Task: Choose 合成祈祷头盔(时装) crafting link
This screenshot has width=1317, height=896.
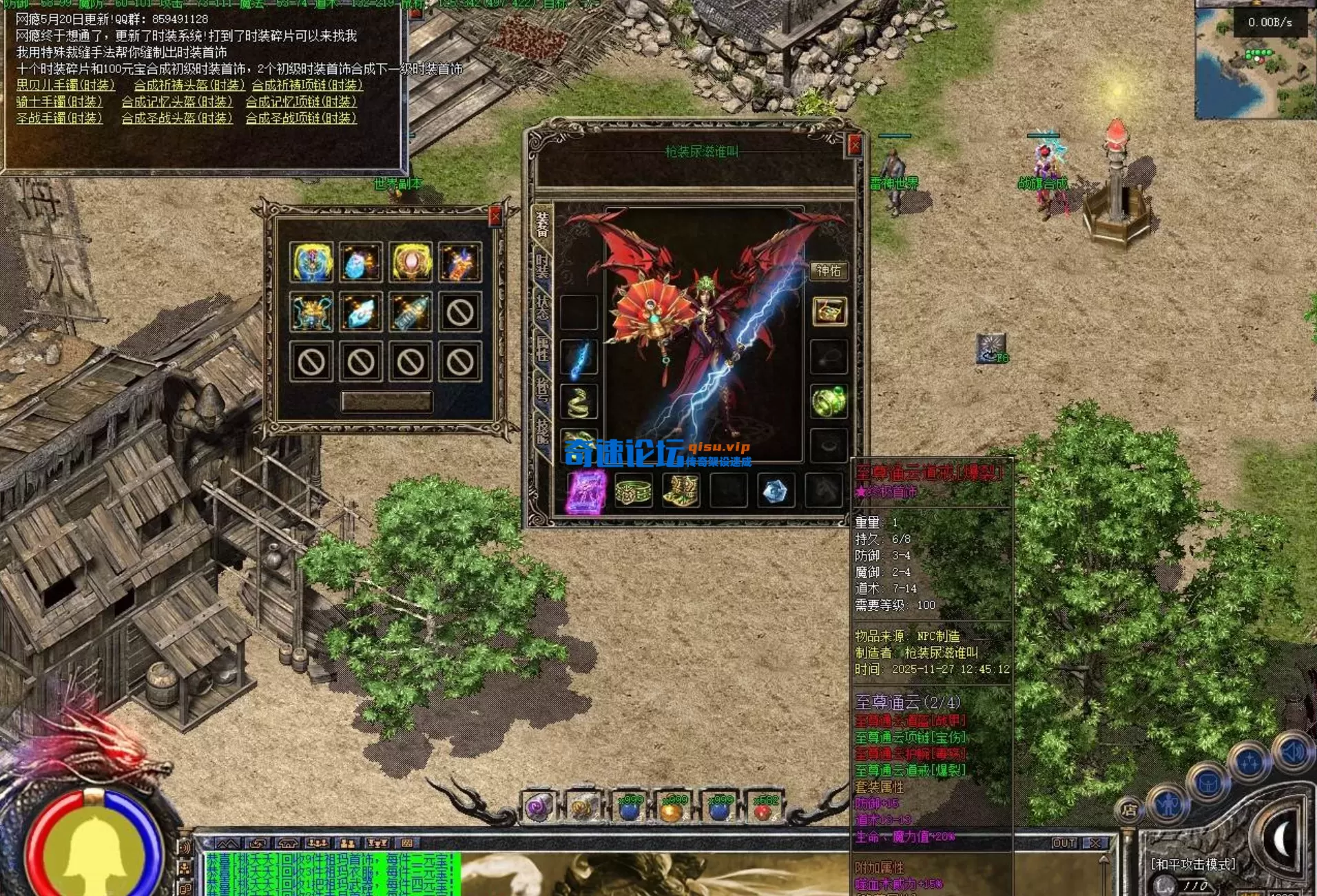Action: pyautogui.click(x=189, y=85)
